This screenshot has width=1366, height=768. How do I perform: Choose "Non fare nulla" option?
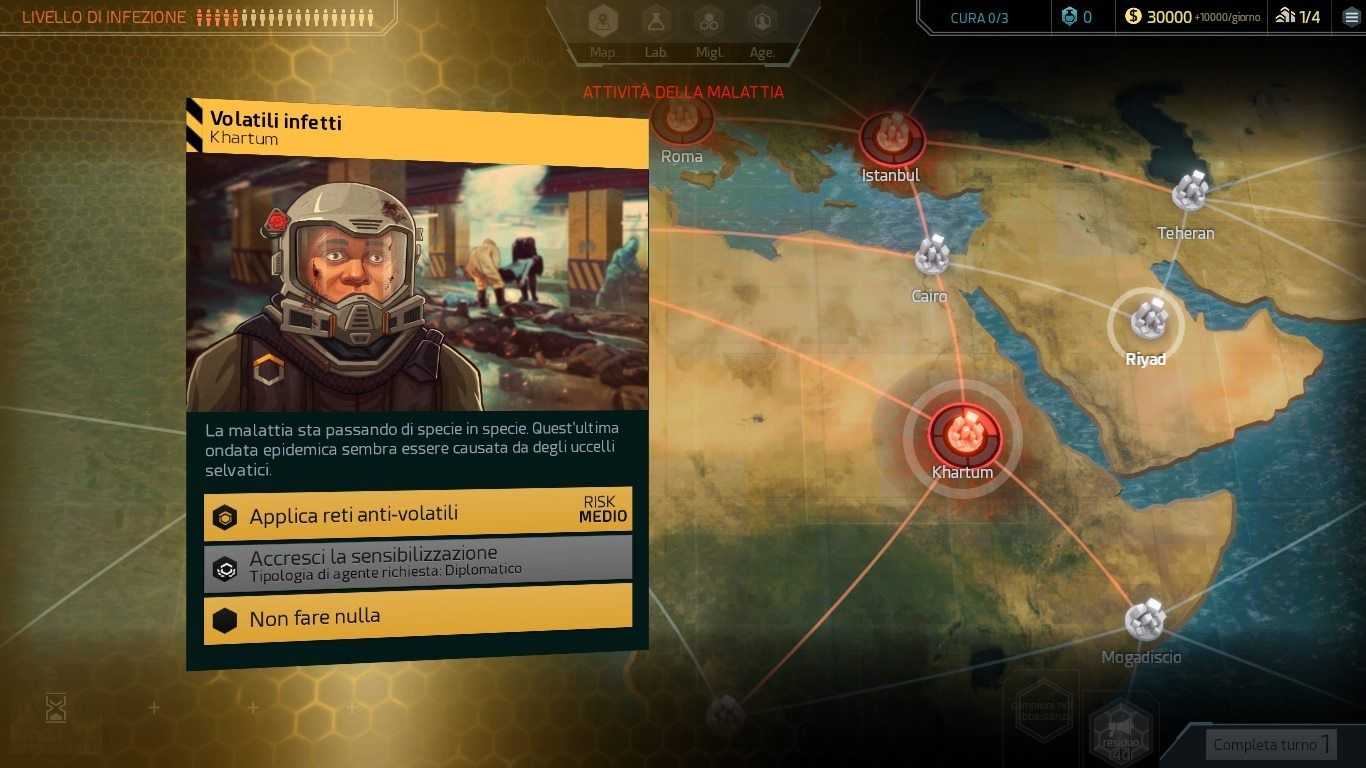pos(417,617)
